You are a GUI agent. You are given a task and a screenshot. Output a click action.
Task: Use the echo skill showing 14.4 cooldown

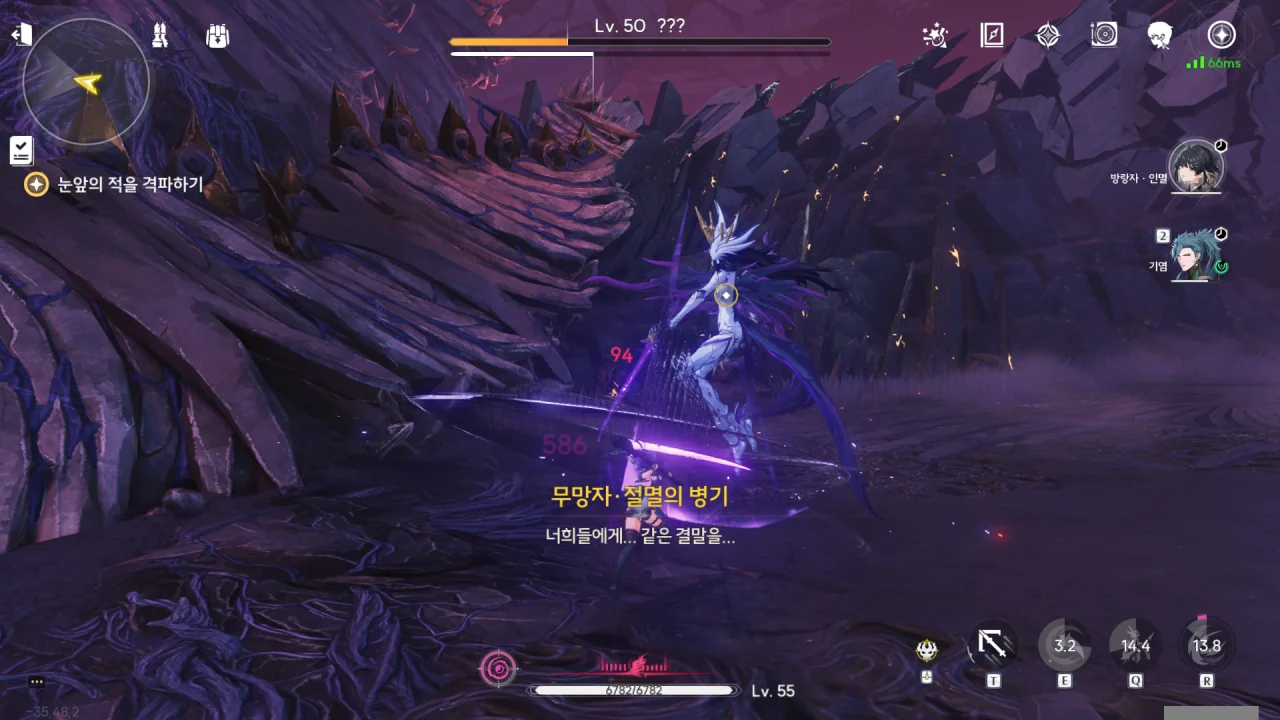click(x=1136, y=646)
